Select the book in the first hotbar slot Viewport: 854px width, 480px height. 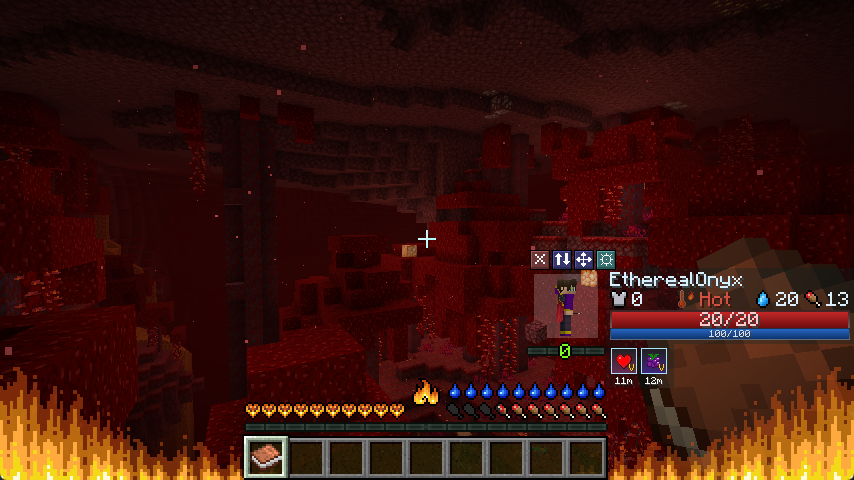coord(266,457)
